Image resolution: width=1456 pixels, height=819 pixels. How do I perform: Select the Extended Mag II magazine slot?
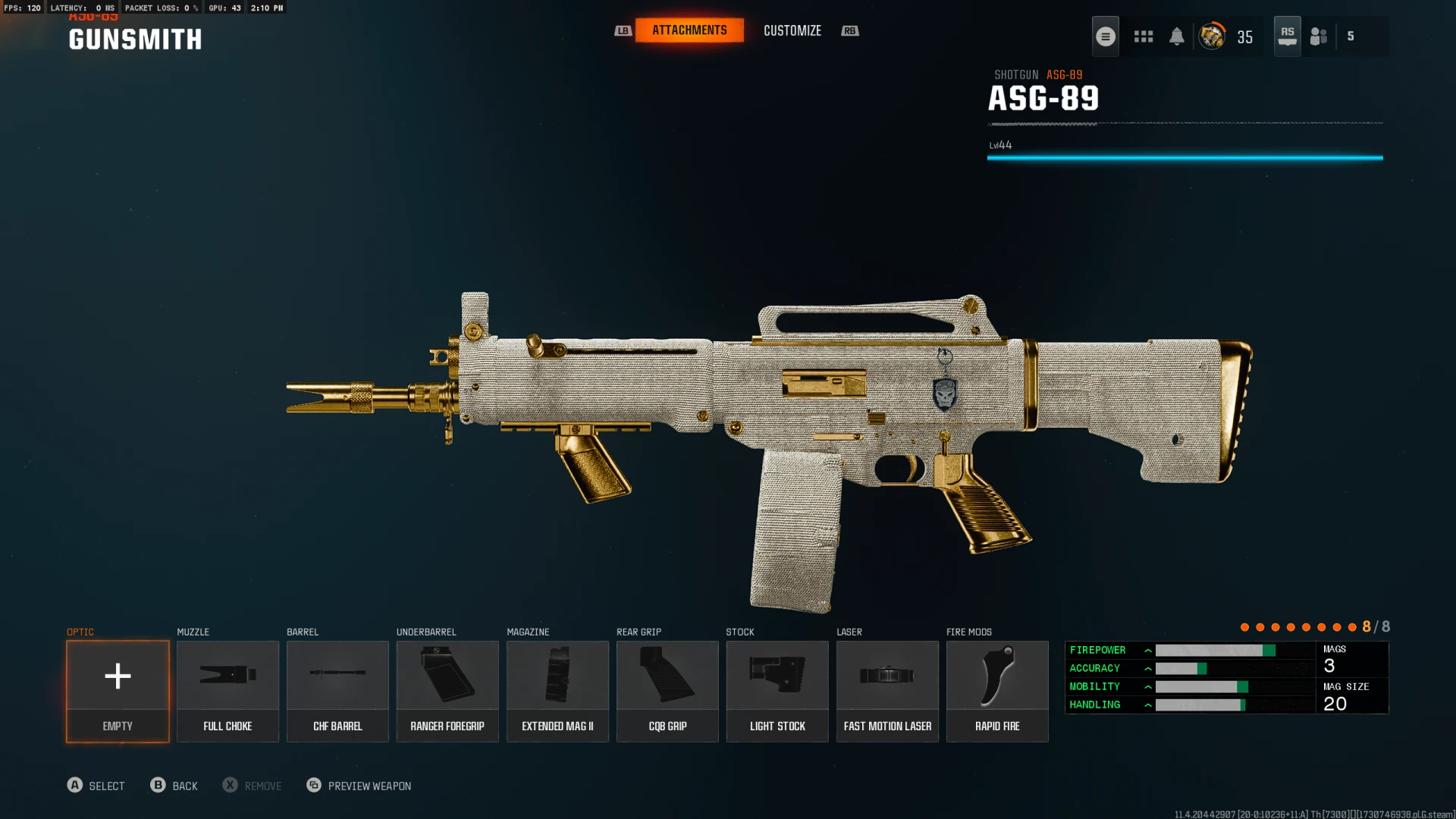(557, 691)
